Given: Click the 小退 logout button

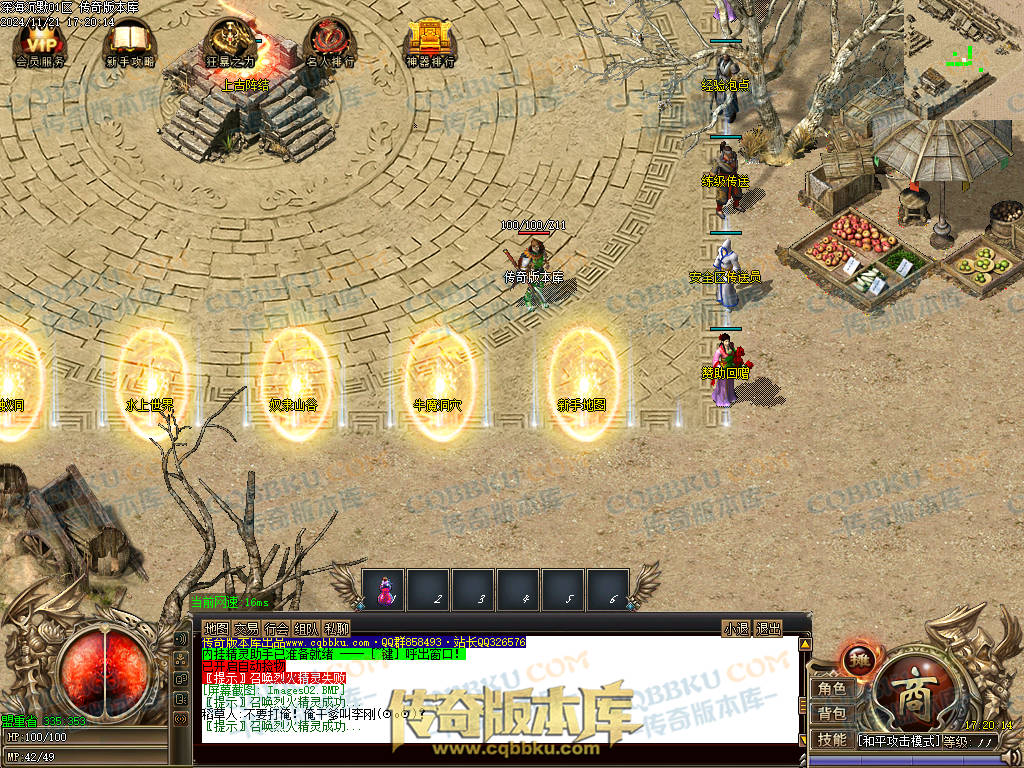Looking at the screenshot, I should [736, 629].
